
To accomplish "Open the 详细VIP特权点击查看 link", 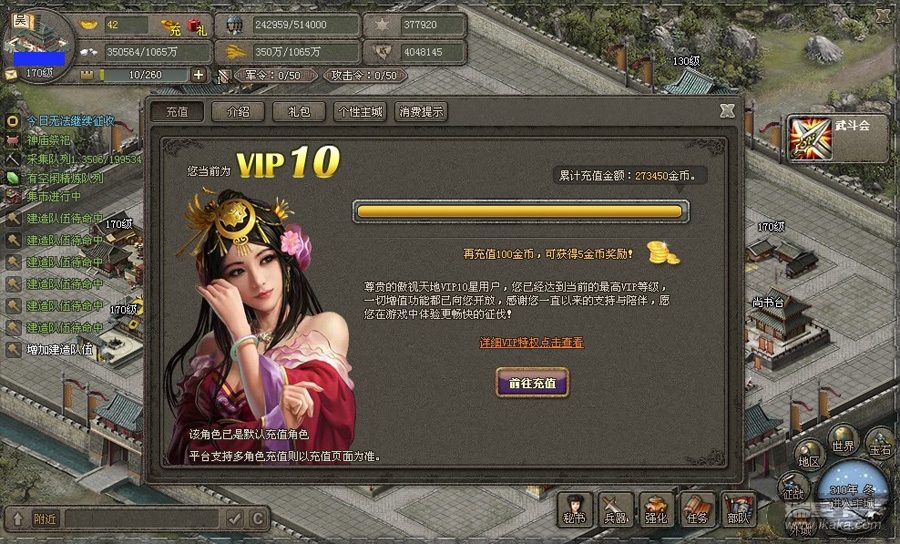I will pos(531,342).
